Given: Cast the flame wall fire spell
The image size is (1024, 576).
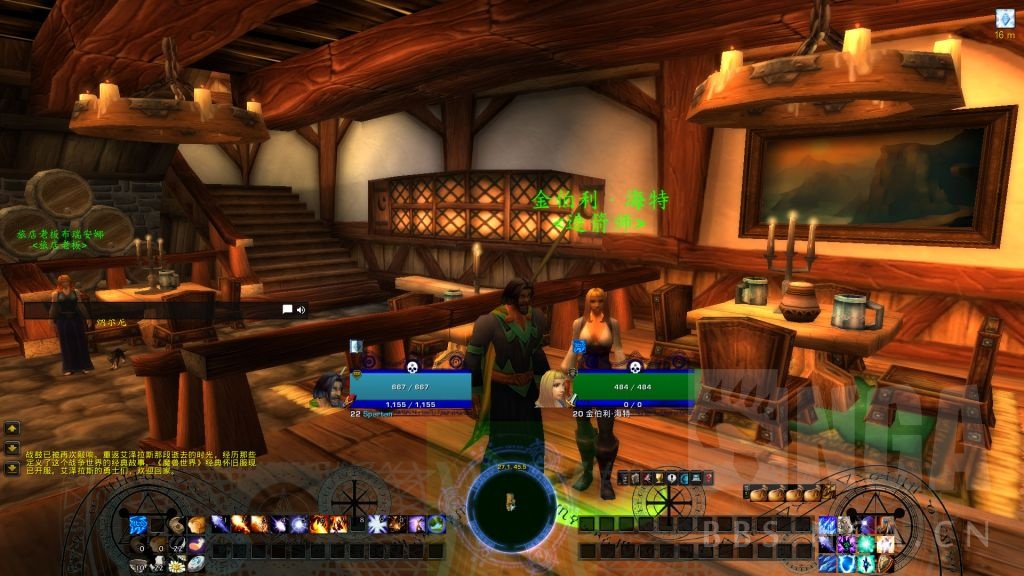Looking at the screenshot, I should (338, 524).
